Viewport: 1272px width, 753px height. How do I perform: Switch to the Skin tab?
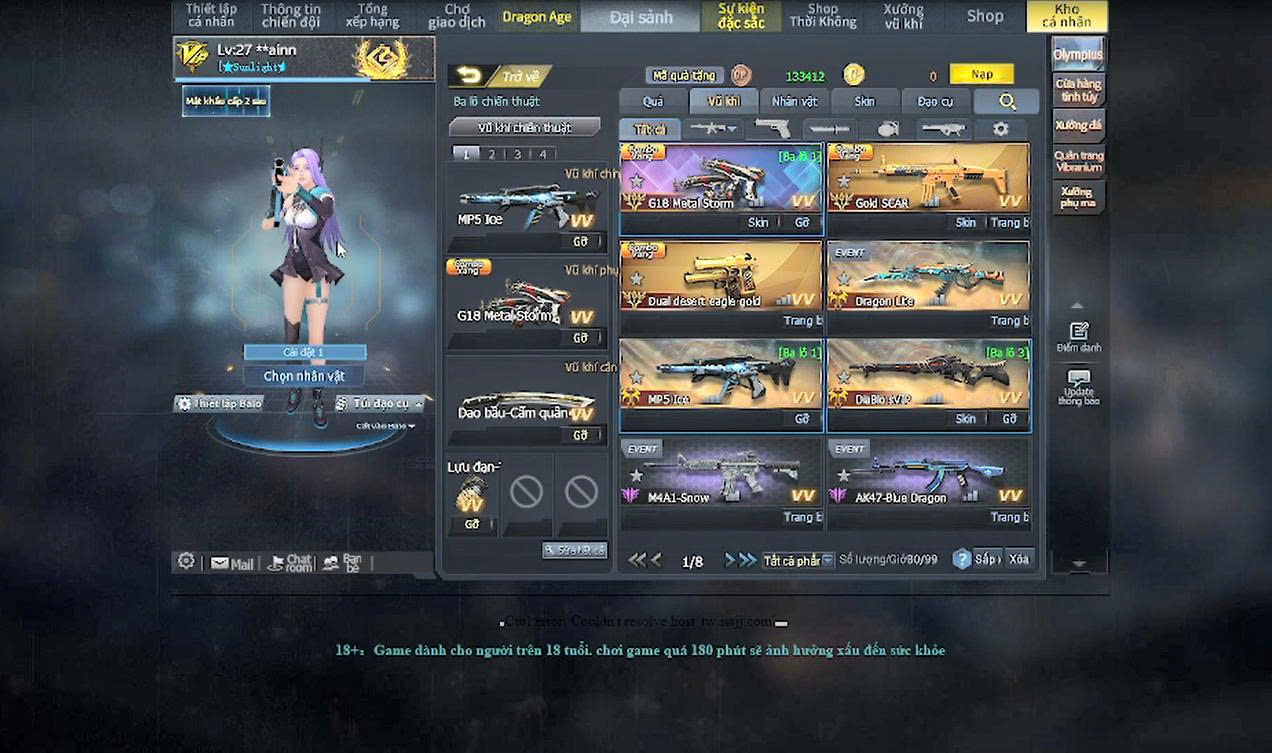click(x=864, y=101)
